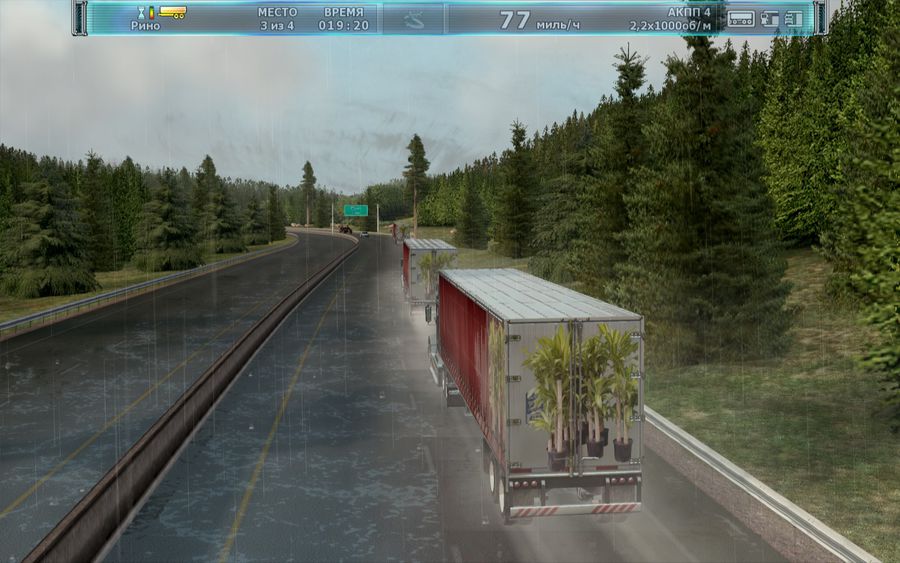900x563 pixels.
Task: Click the rightmost truck status icon
Action: click(x=793, y=18)
